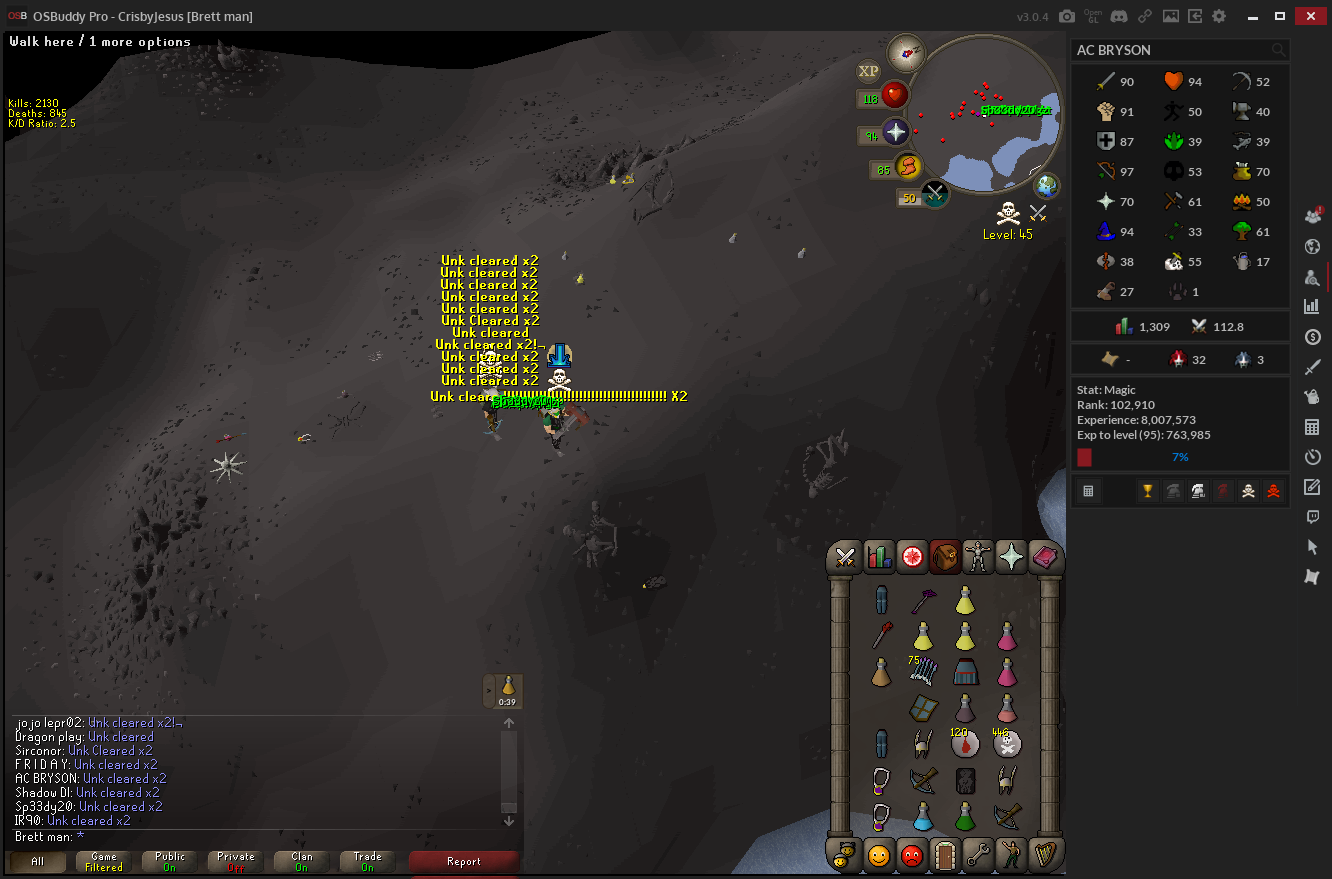Image resolution: width=1332 pixels, height=879 pixels.
Task: Select the green potion in inventory
Action: pyautogui.click(x=965, y=815)
